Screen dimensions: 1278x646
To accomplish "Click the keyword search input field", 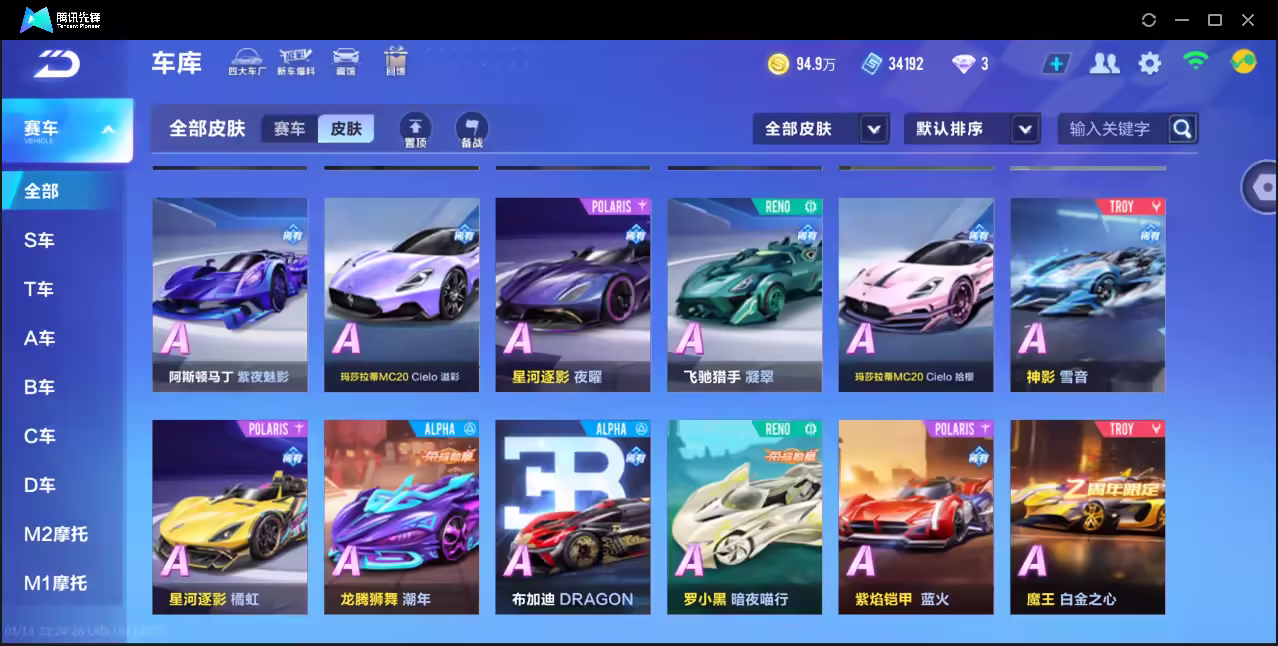I will pyautogui.click(x=1110, y=129).
